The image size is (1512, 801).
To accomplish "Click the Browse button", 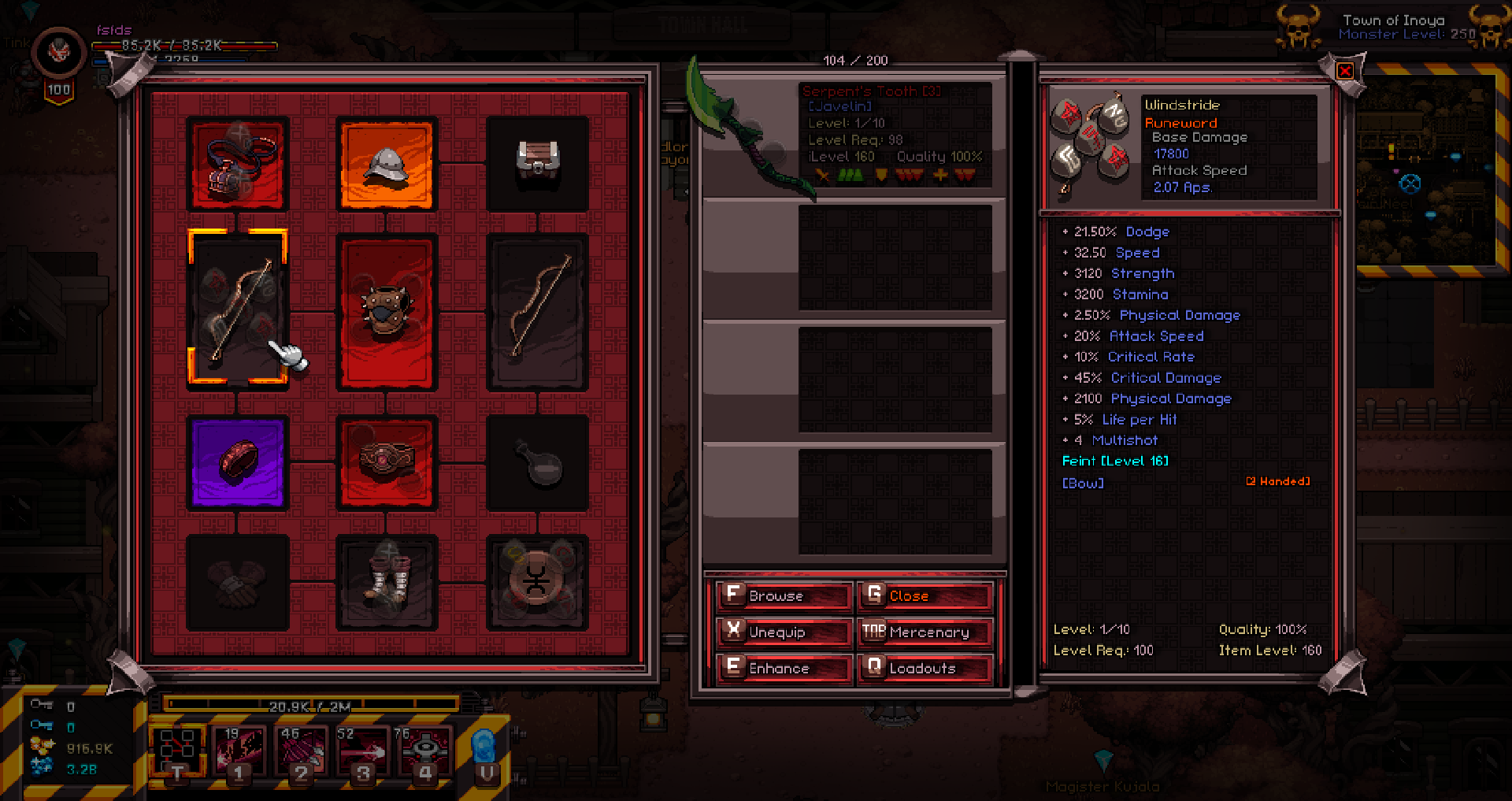I will click(784, 596).
